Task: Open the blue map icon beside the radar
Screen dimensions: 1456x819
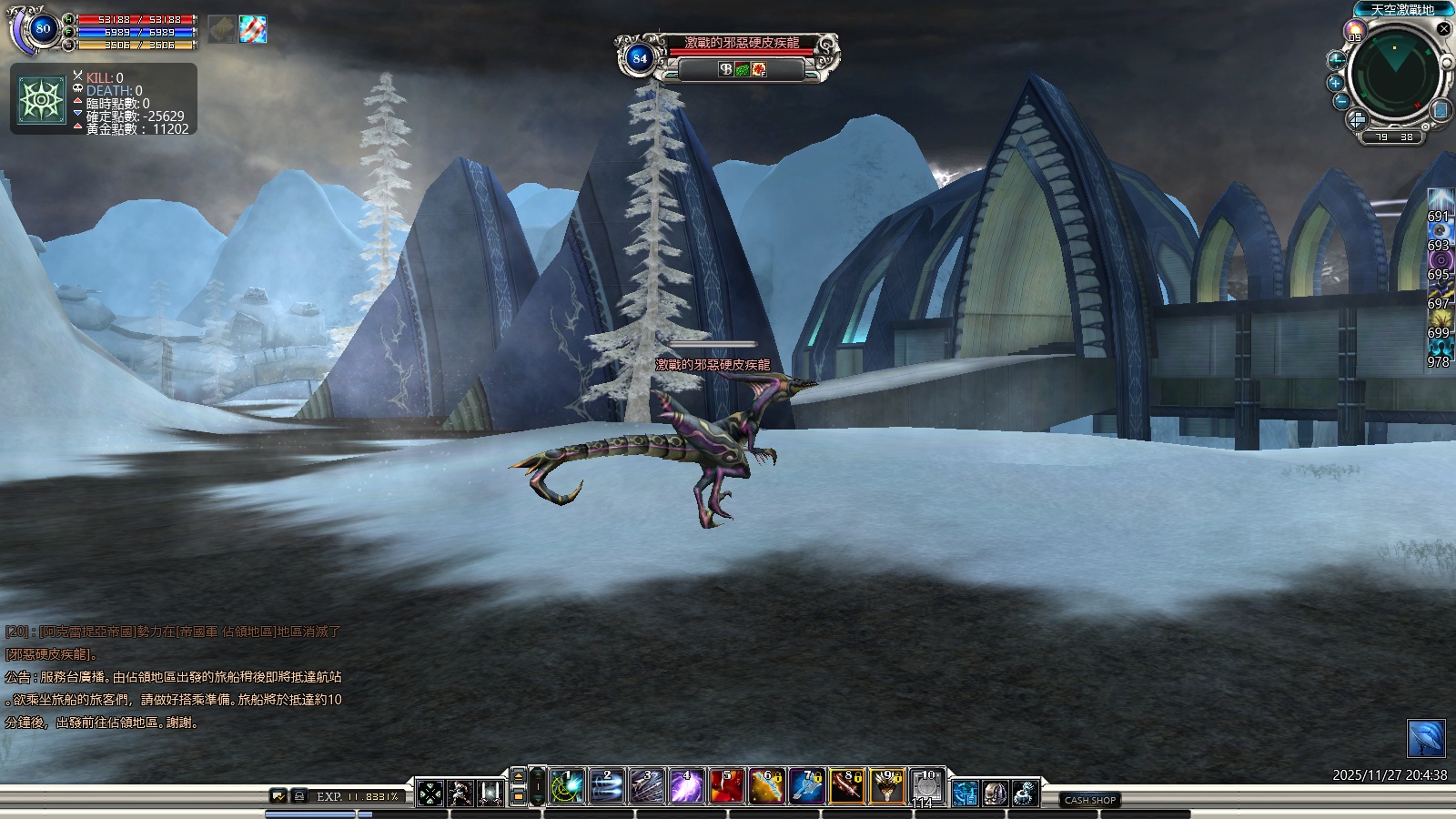Action: (x=1441, y=110)
